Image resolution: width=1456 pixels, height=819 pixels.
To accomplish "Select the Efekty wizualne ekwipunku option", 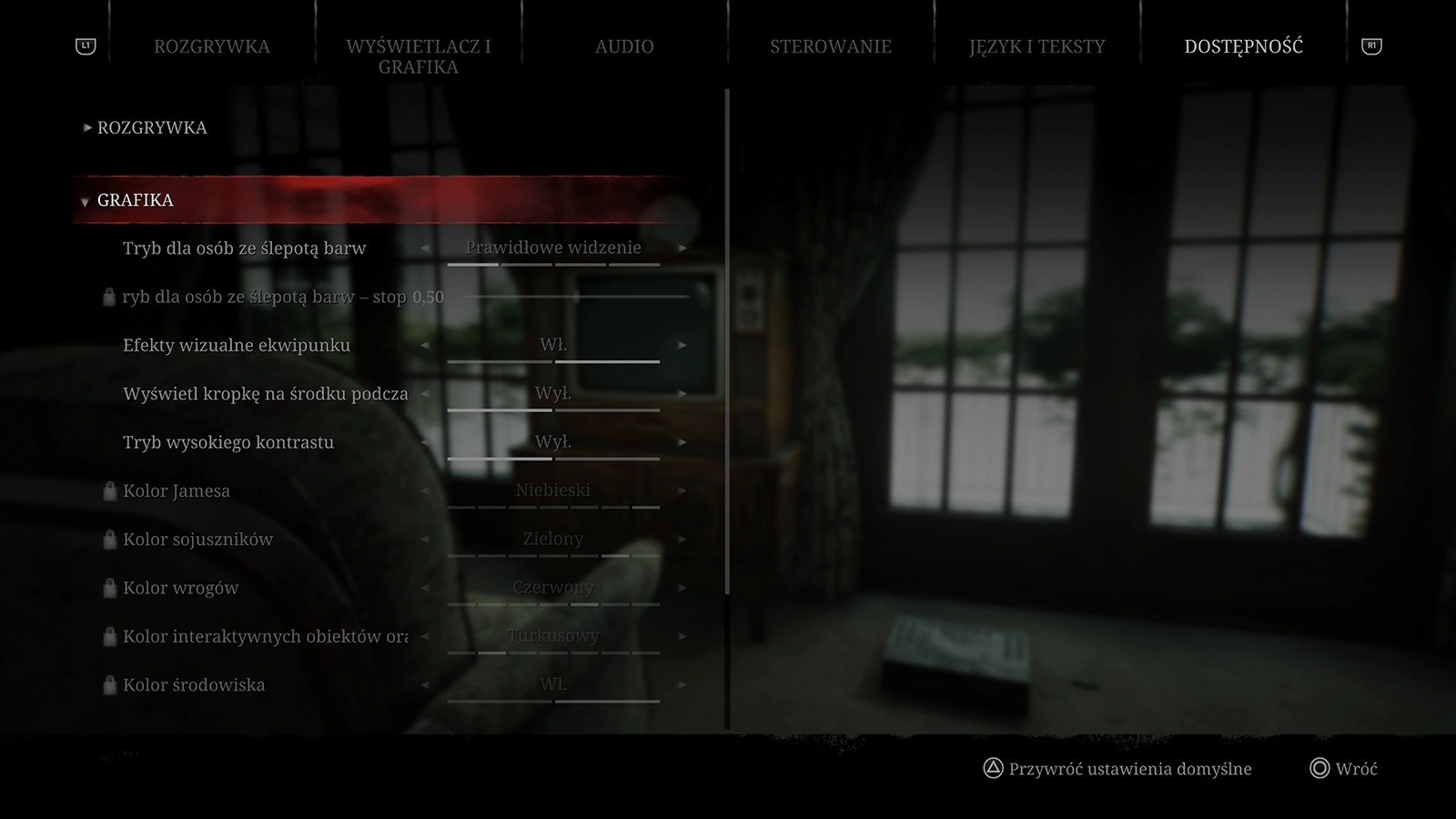I will point(237,346).
